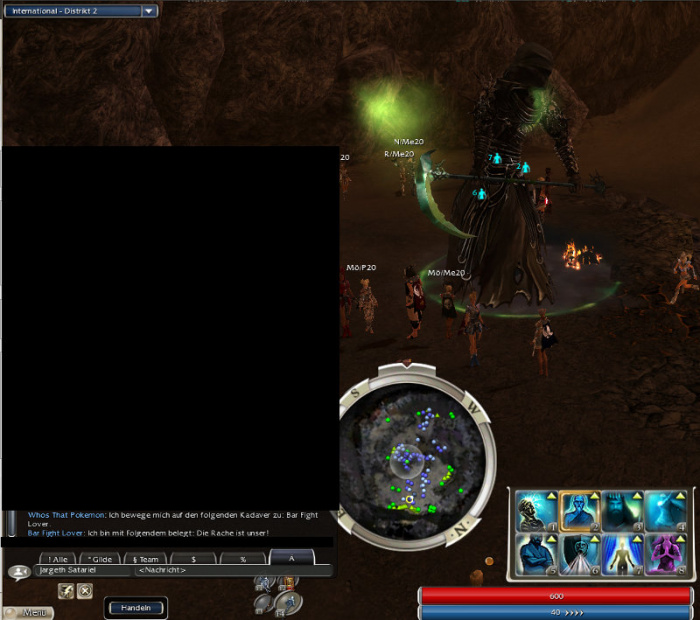Click the Handeln trade button
The height and width of the screenshot is (620, 700).
(x=134, y=607)
